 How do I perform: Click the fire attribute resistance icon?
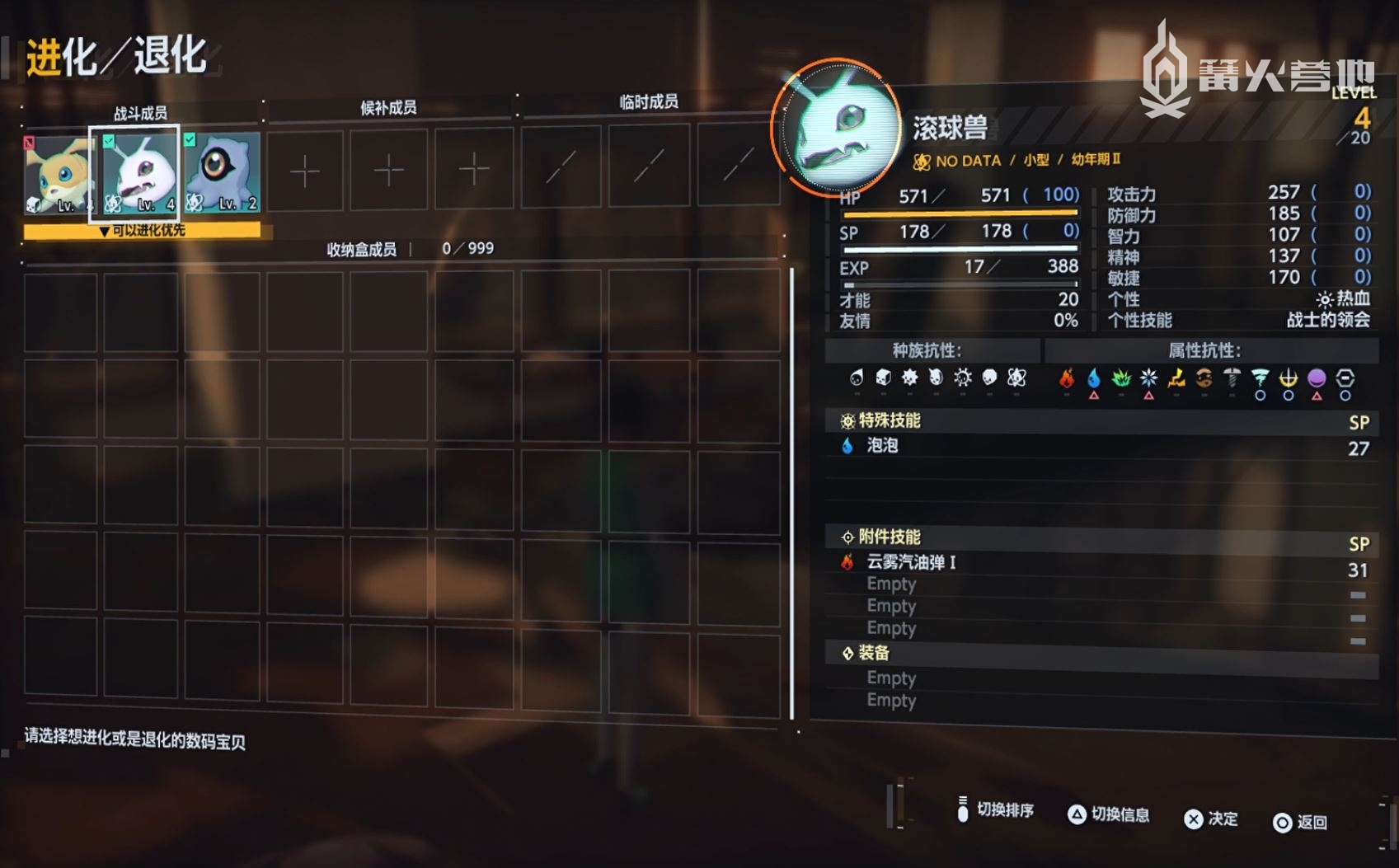[x=1067, y=378]
